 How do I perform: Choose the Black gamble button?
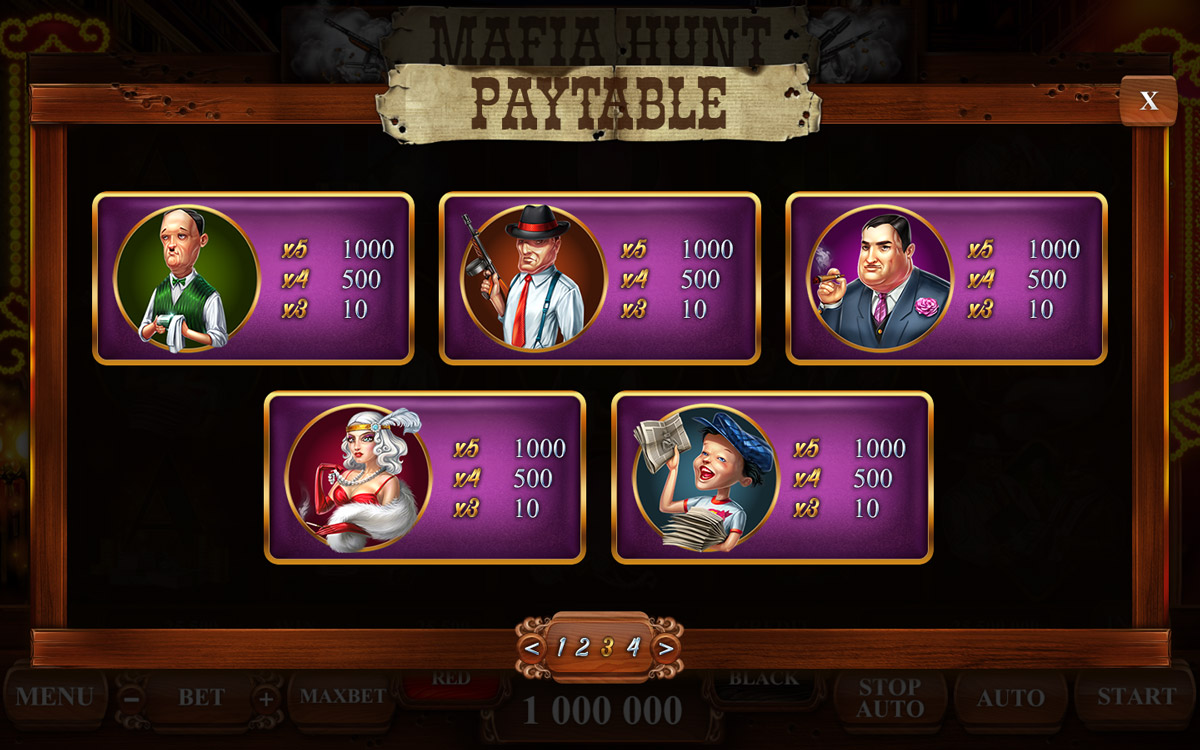coord(764,680)
